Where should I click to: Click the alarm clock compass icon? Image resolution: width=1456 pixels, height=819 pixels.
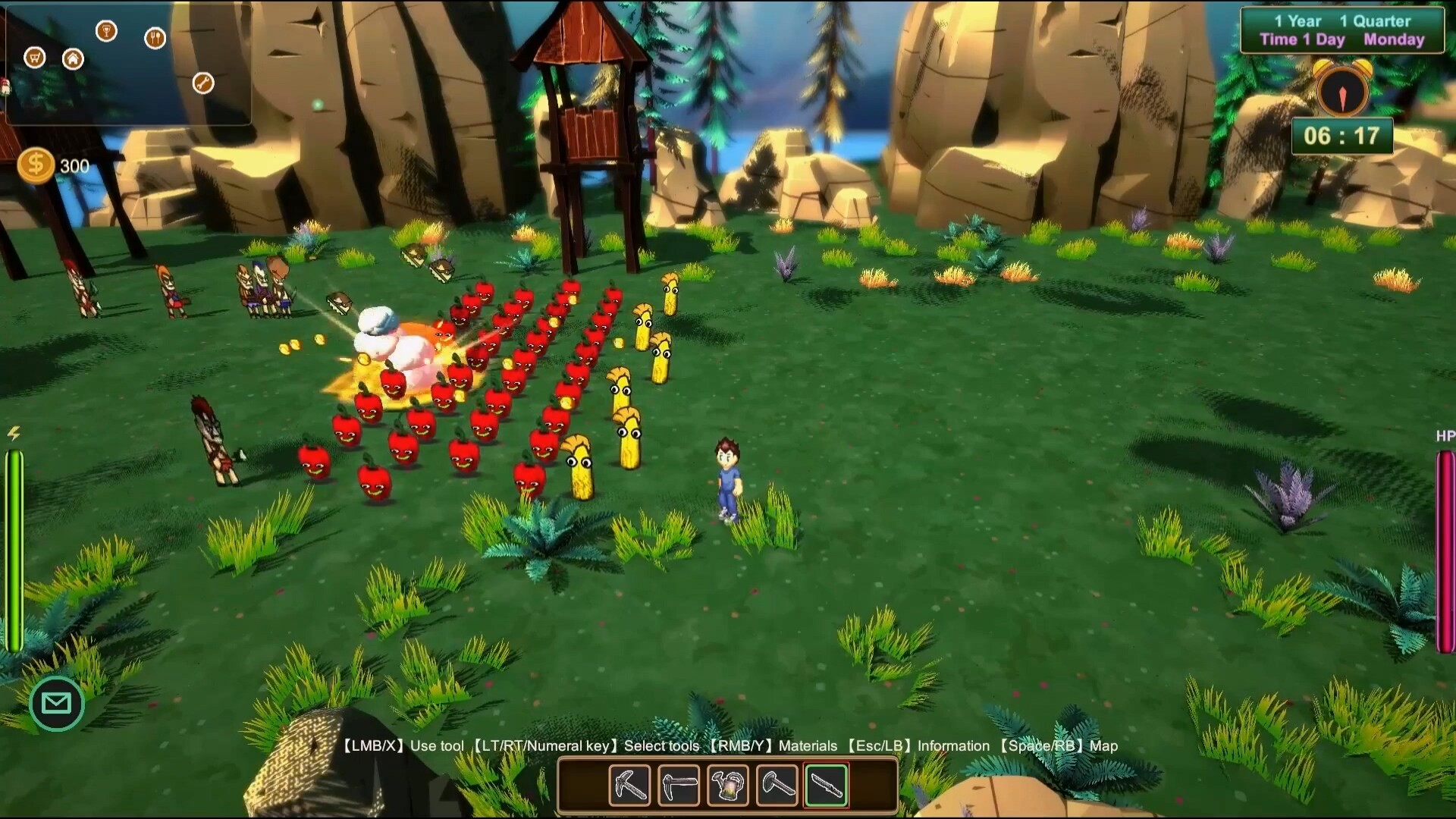(1342, 92)
